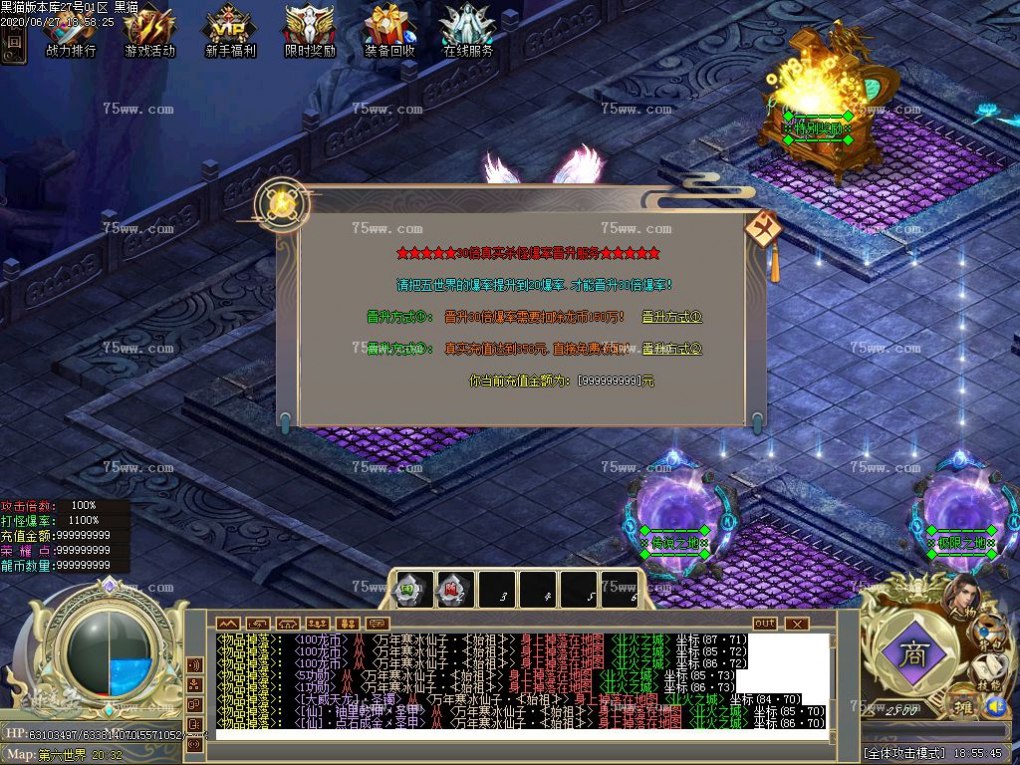
Task: Use the first hotbar slot item
Action: click(x=413, y=589)
